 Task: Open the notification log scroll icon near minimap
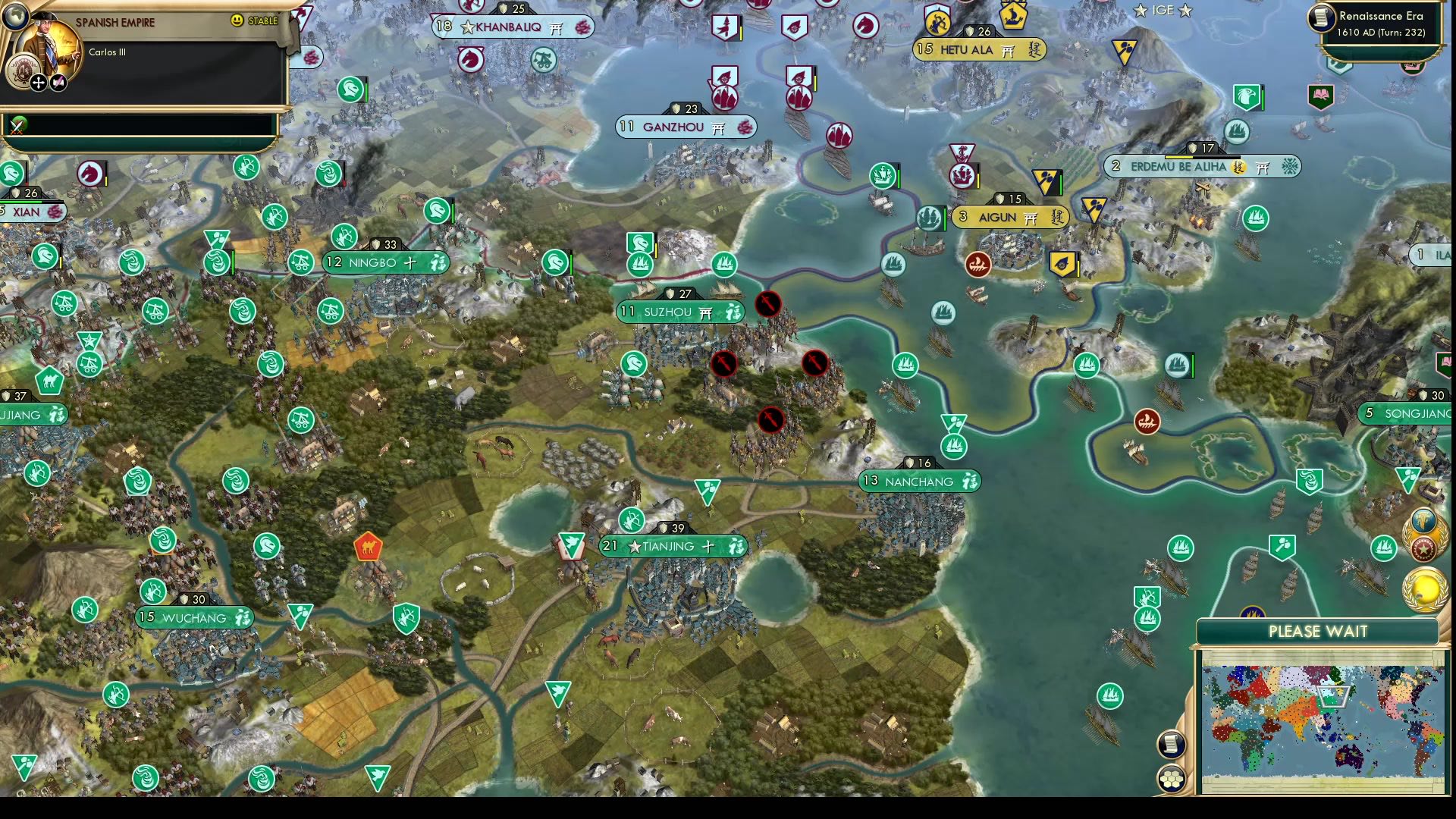[1171, 745]
